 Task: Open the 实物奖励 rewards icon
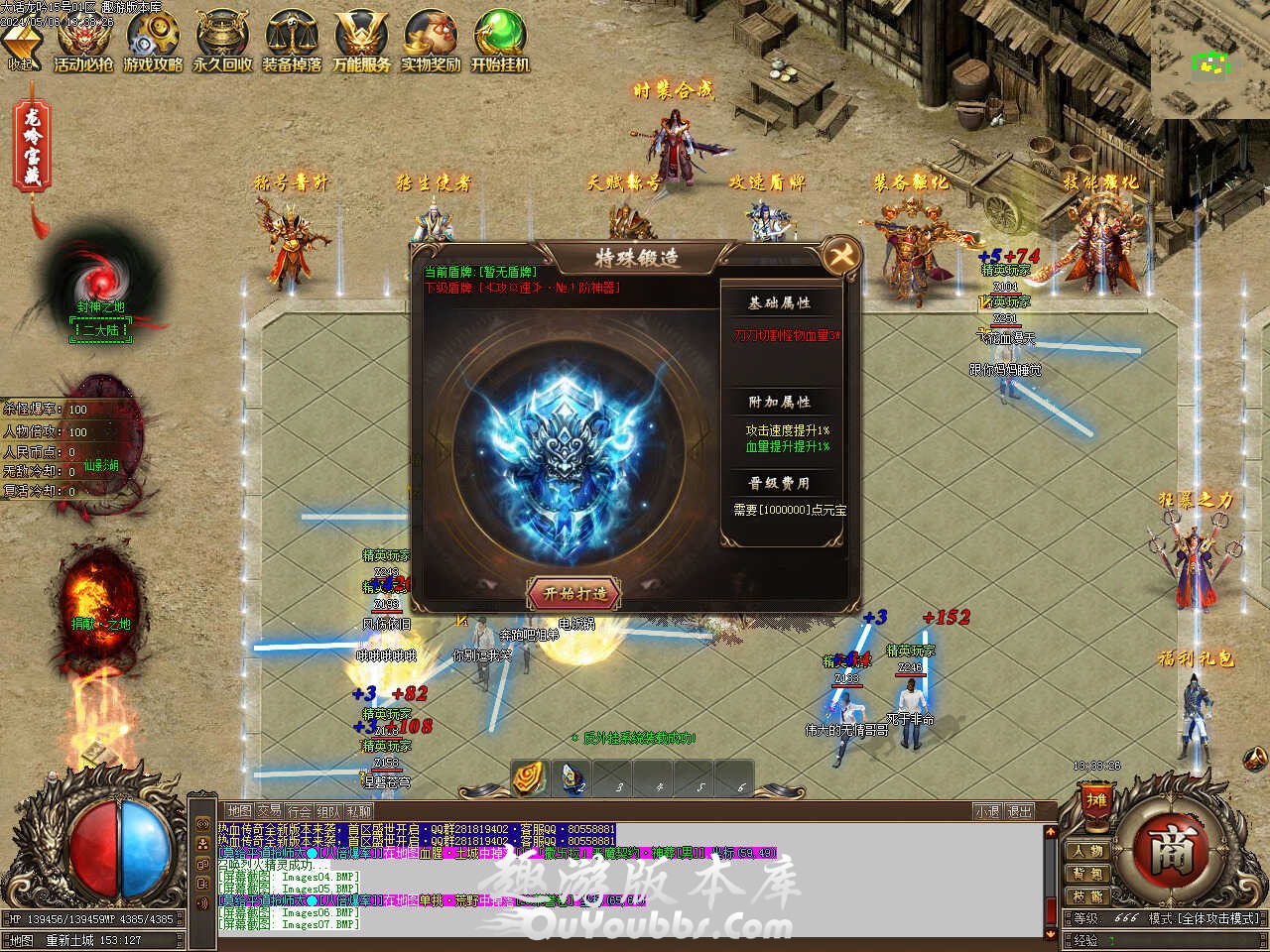click(431, 42)
